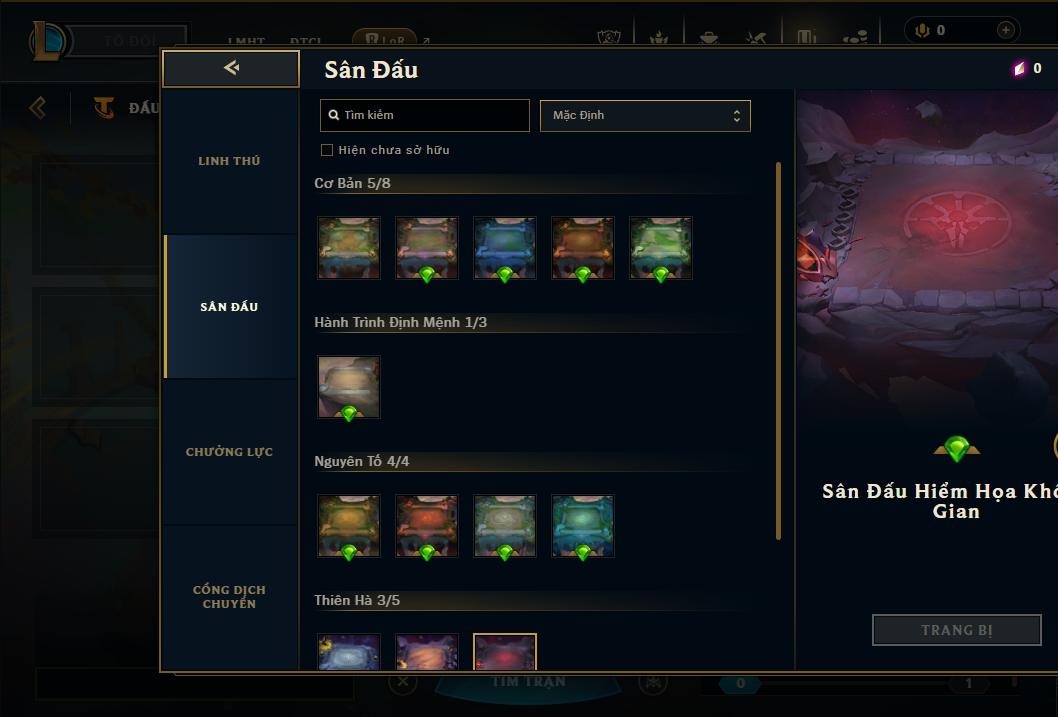Select the first Cơ Bản arena thumbnail
Viewport: 1058px width, 717px height.
point(349,248)
